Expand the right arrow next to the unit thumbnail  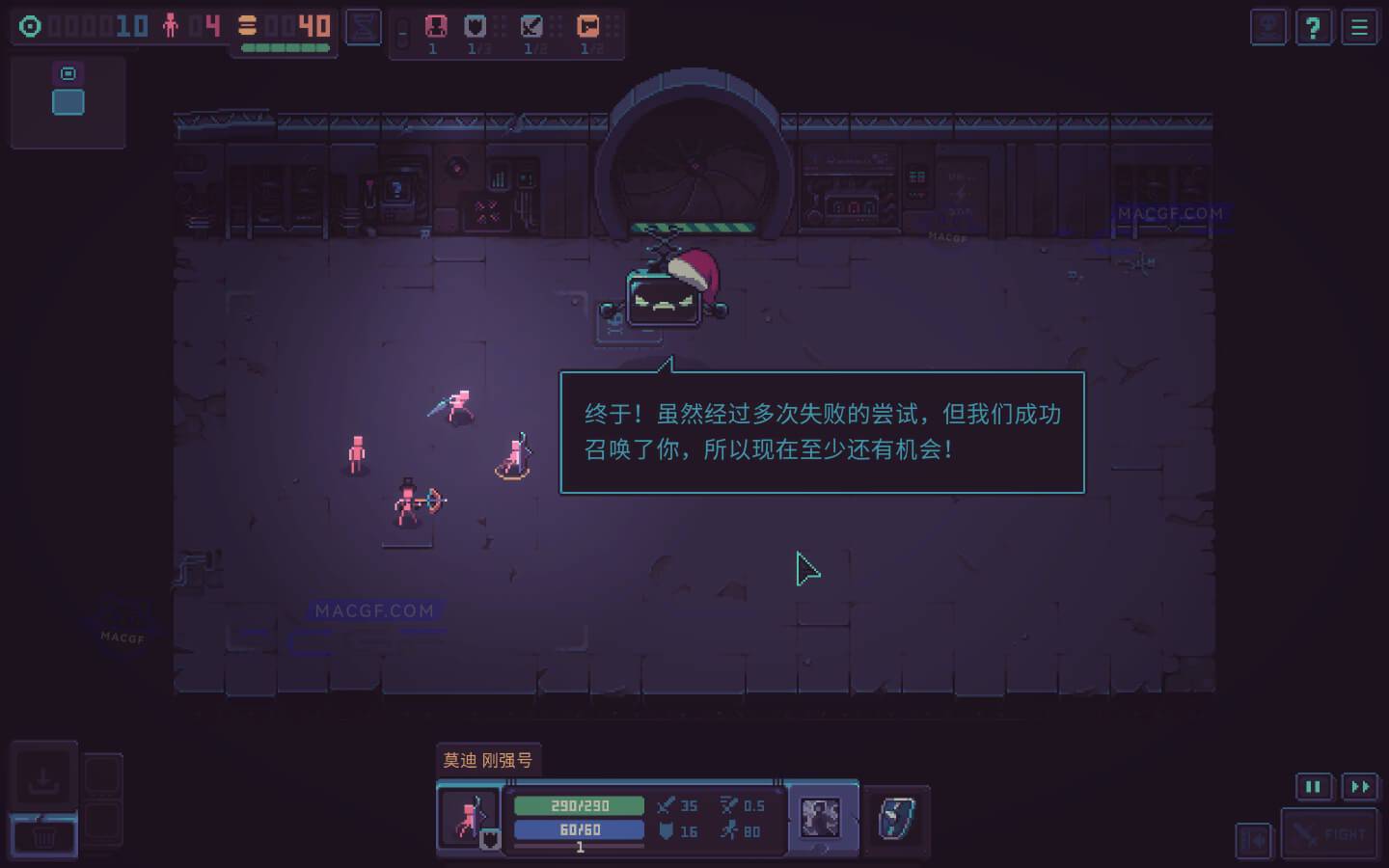[855, 819]
